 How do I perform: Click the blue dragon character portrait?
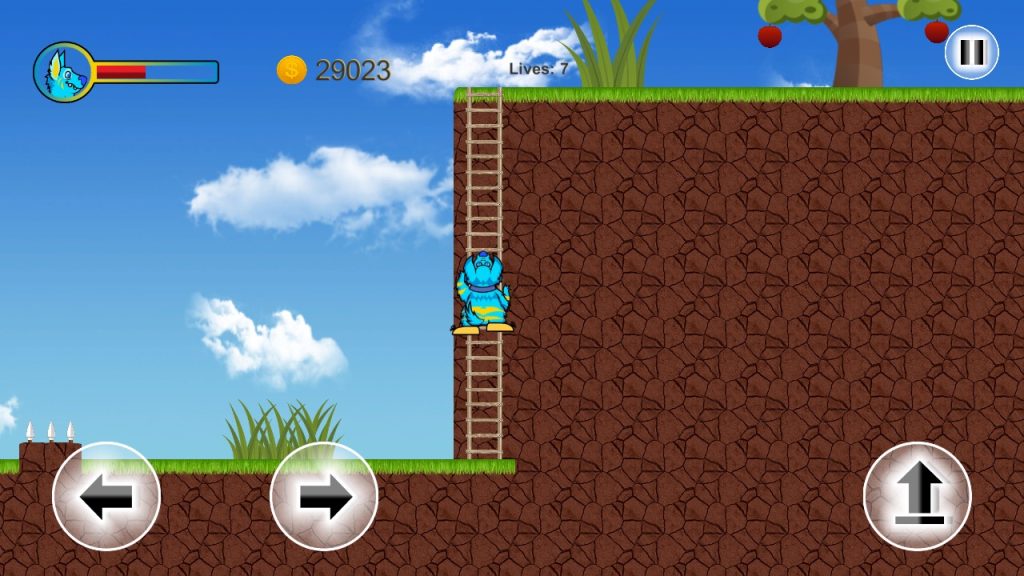(63, 72)
